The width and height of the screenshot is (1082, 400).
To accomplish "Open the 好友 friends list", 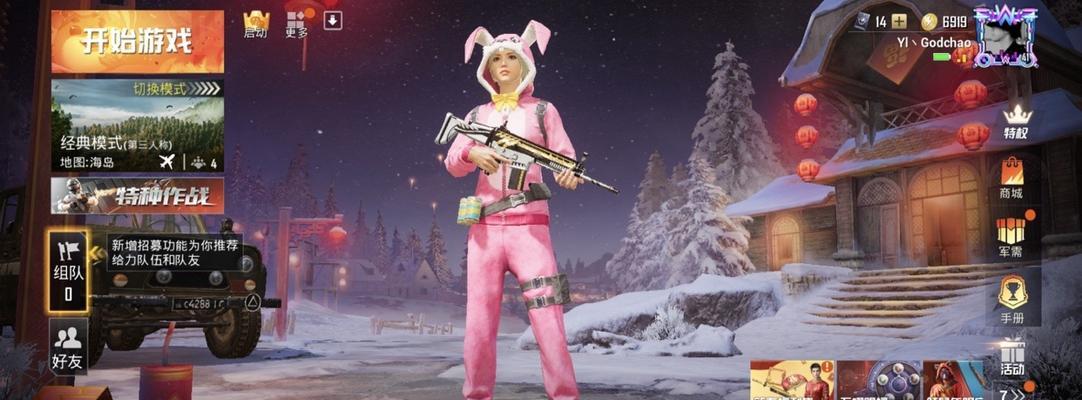I will [68, 346].
